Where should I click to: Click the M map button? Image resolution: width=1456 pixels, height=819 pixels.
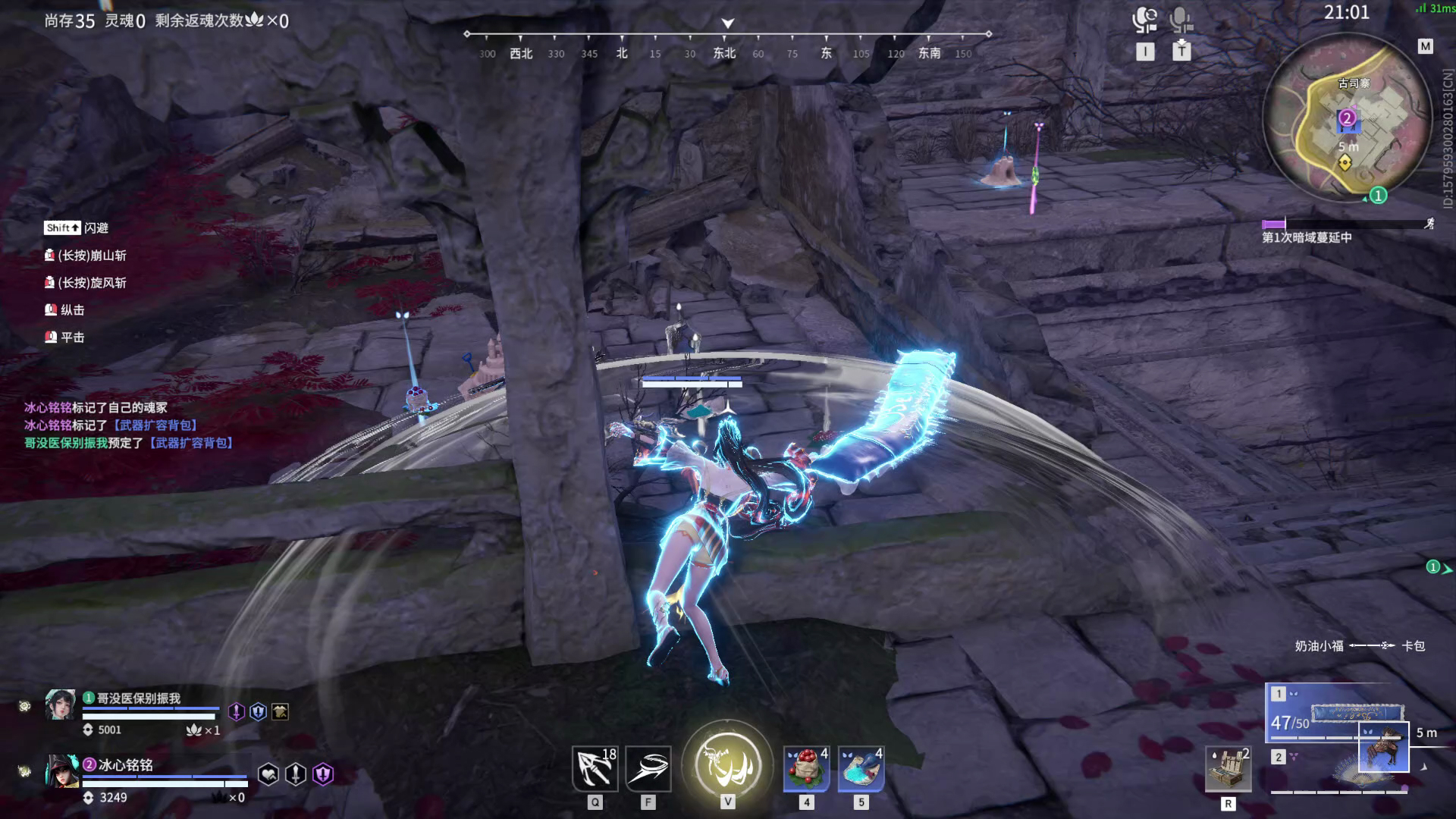tap(1425, 47)
